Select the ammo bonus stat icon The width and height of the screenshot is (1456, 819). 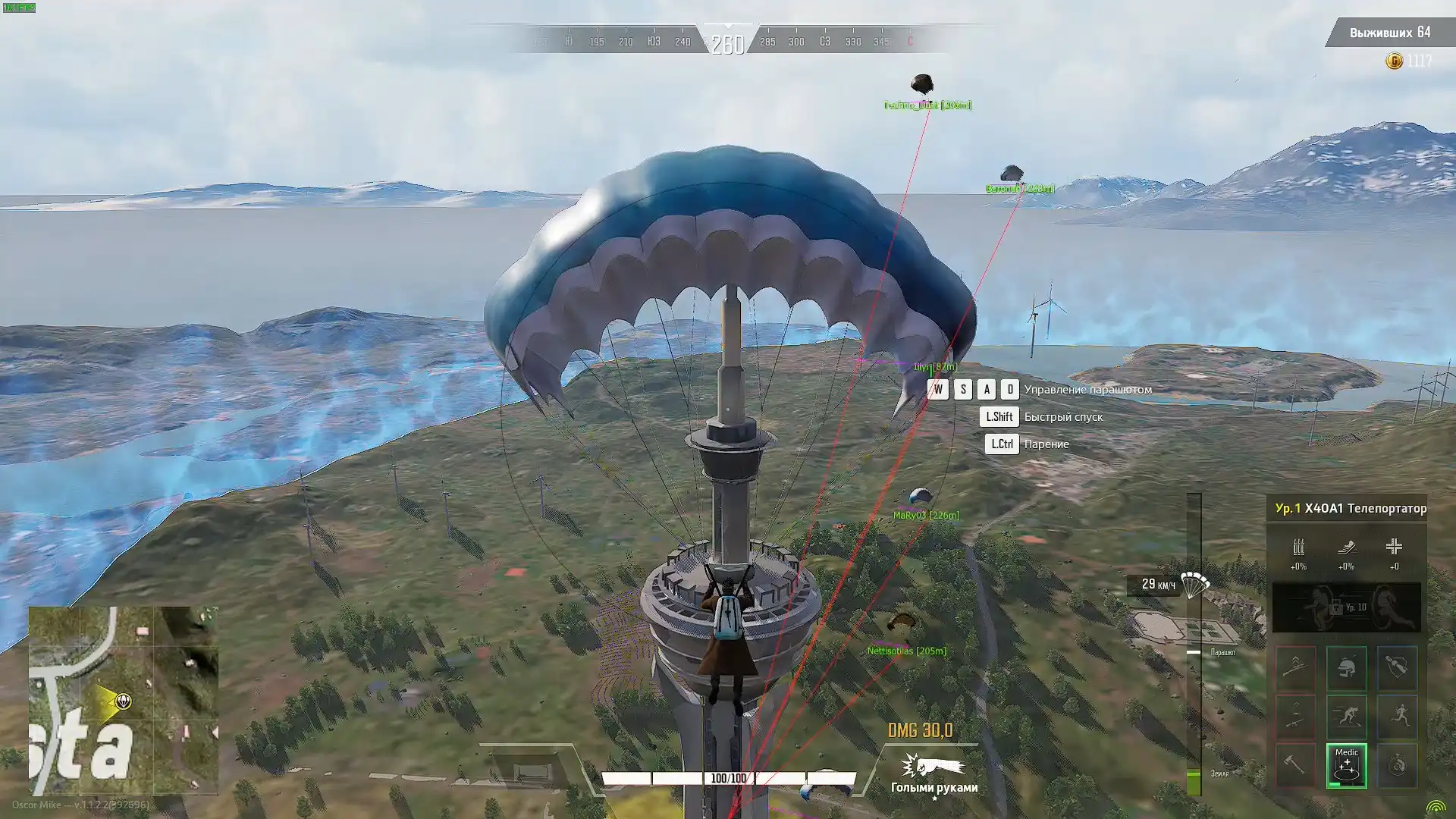(1298, 548)
